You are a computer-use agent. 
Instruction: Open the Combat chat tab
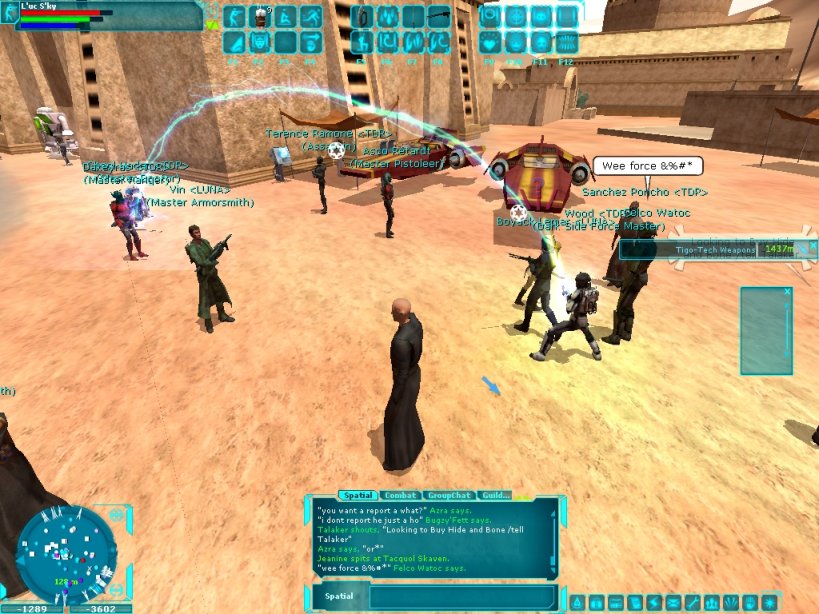pyautogui.click(x=400, y=495)
